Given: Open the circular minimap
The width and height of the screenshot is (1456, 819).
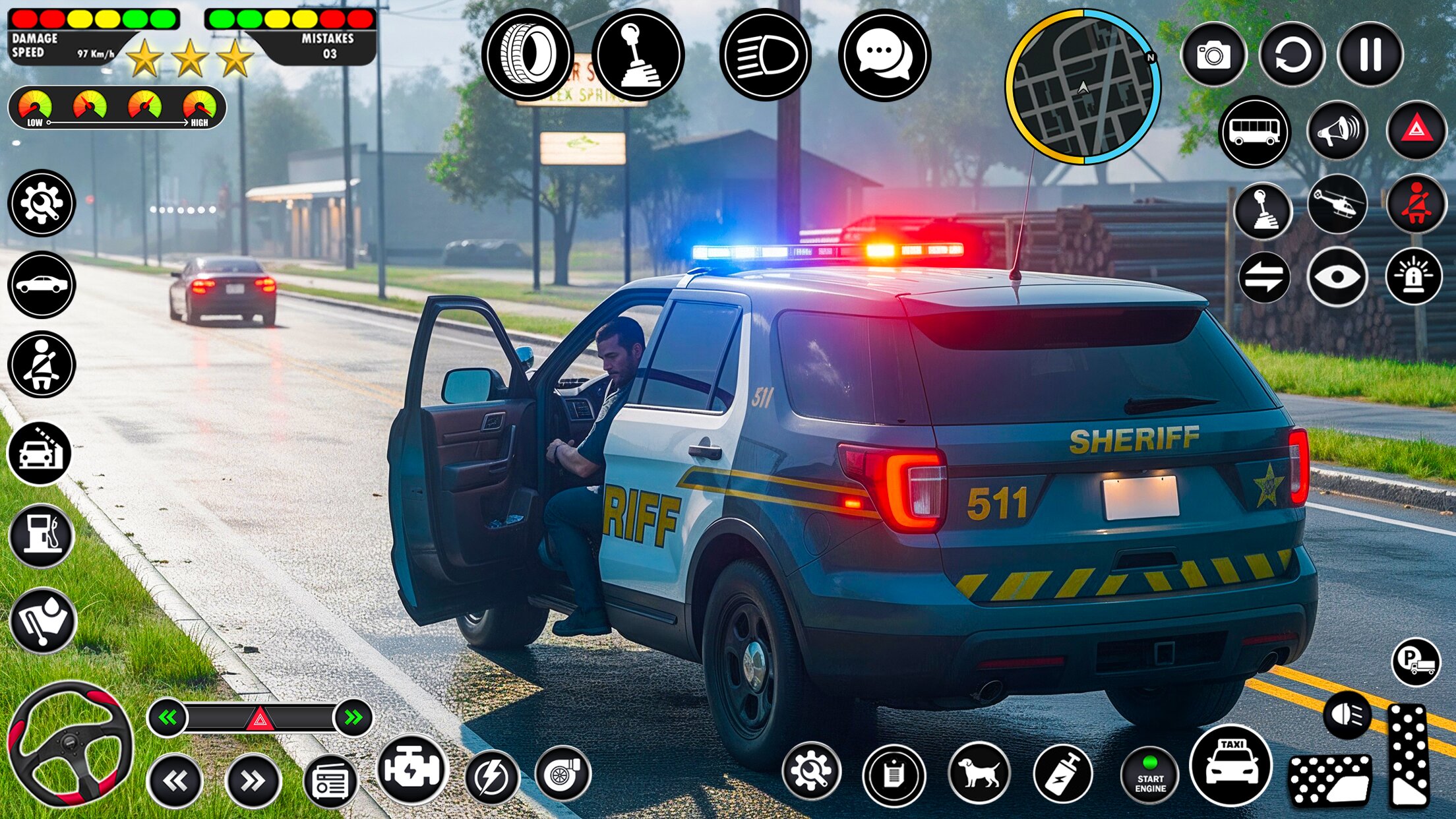Looking at the screenshot, I should pos(1083,86).
